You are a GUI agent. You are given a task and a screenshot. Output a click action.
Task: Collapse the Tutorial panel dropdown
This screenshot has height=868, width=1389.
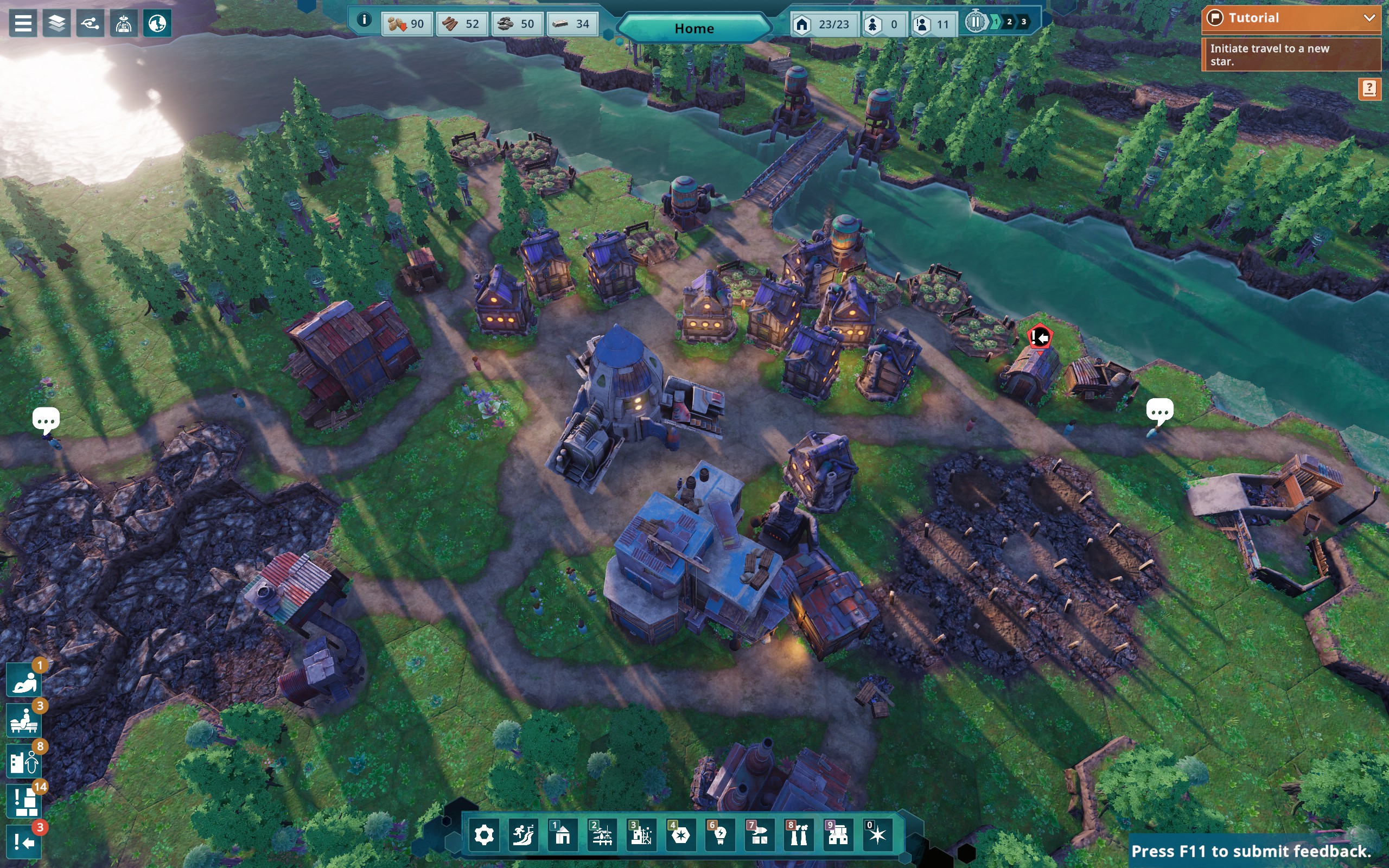(x=1369, y=18)
